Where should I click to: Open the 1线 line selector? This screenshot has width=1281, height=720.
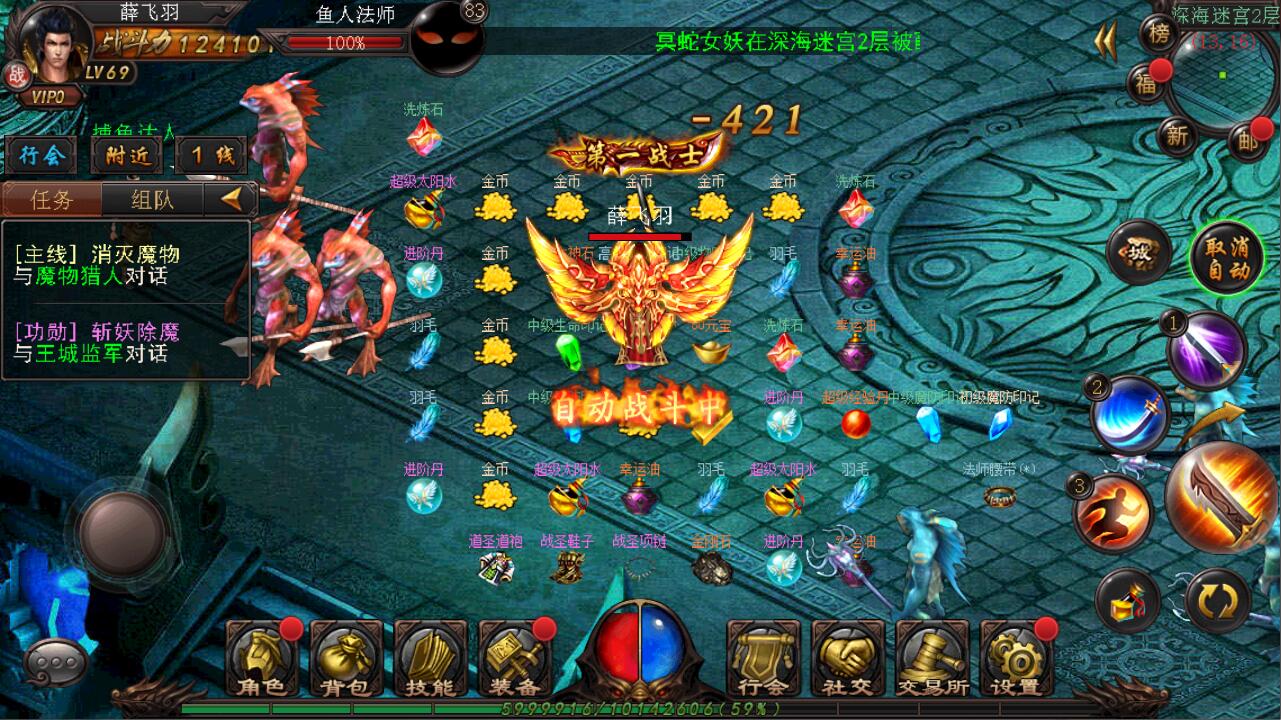[211, 156]
